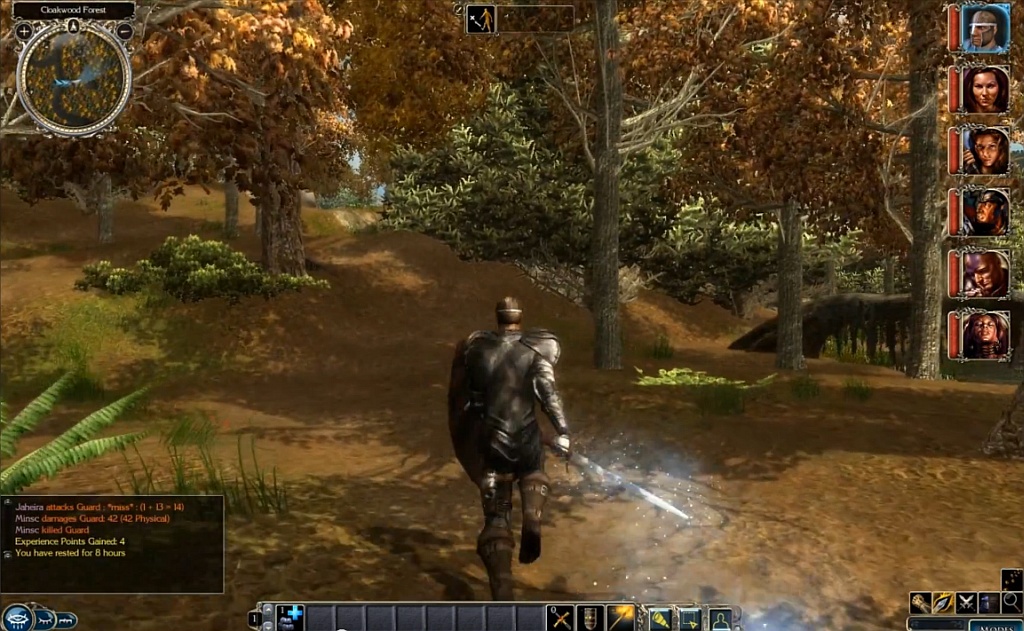Viewport: 1024px width, 631px height.
Task: Activate the crossed swords combat icon
Action: [x=966, y=602]
